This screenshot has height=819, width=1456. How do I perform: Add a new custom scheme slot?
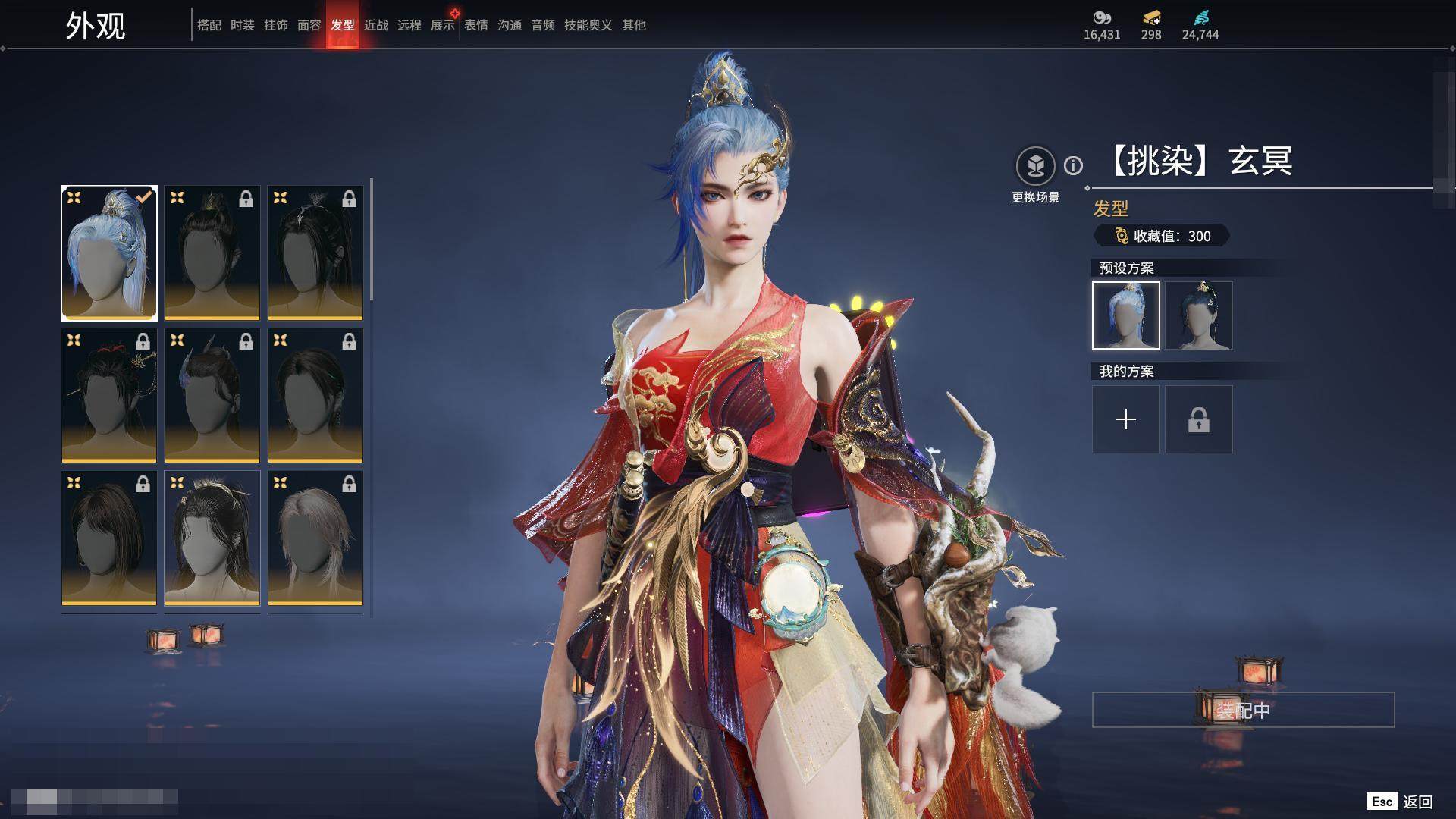click(1125, 419)
